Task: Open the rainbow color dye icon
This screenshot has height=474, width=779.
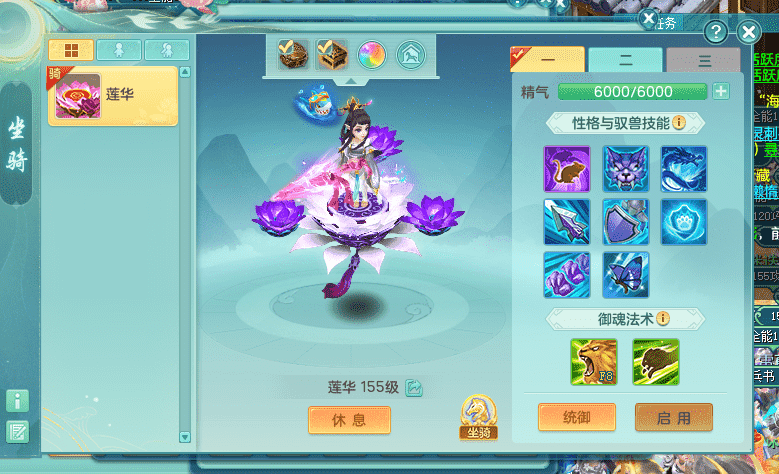Action: pos(372,55)
